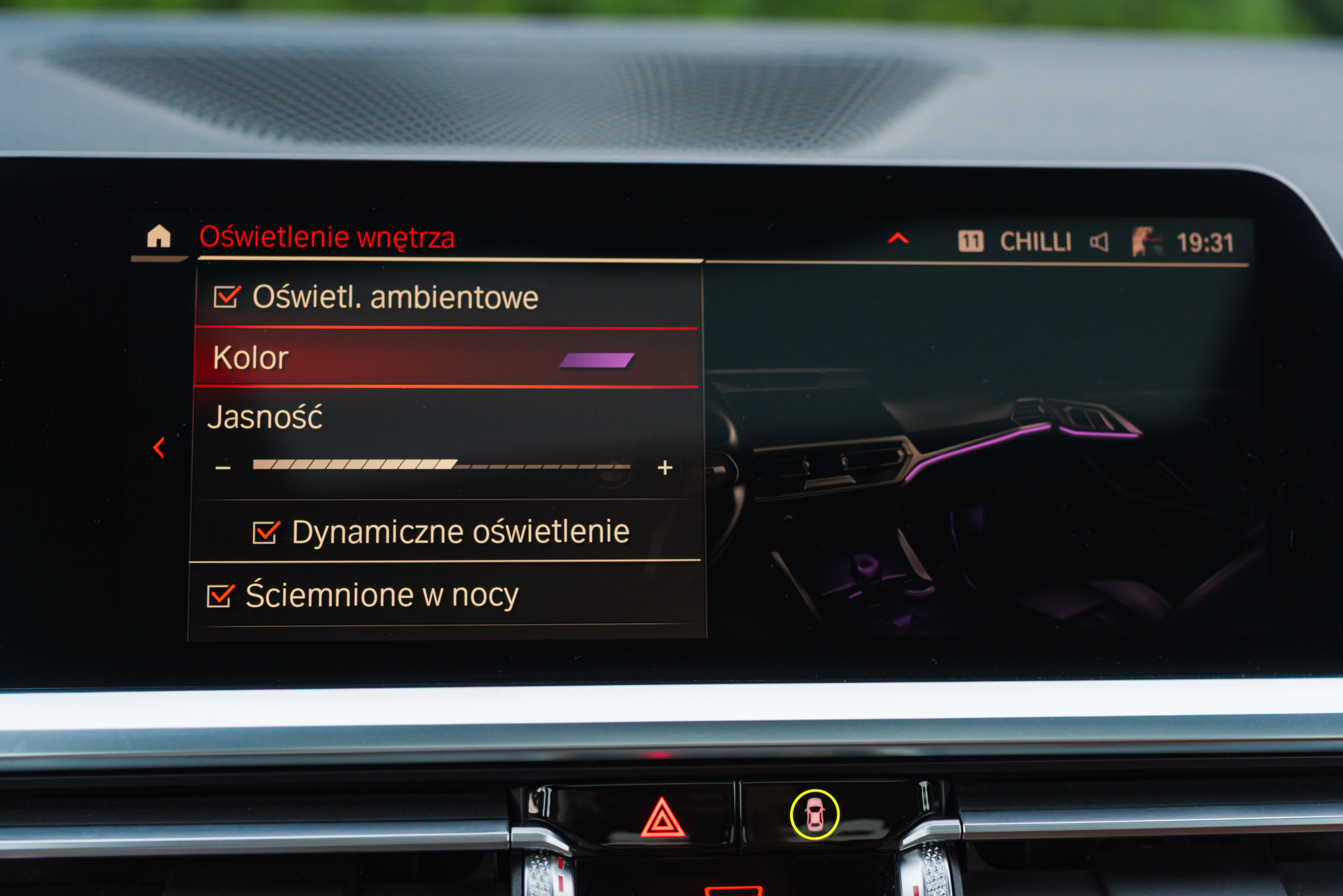Click the Jasność brightness slider bar
The height and width of the screenshot is (896, 1343).
(x=441, y=465)
